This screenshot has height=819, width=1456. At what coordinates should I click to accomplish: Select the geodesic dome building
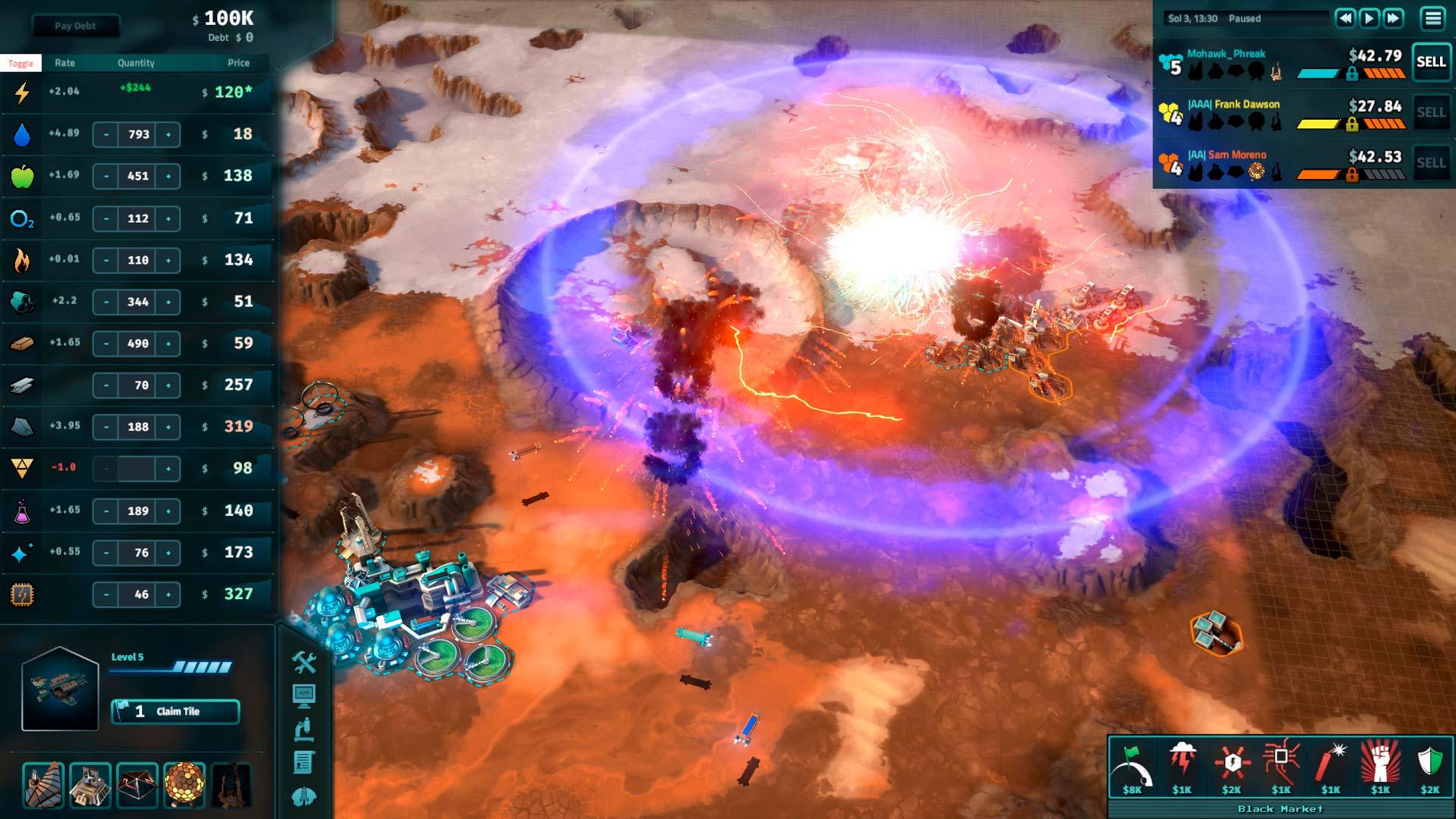click(x=184, y=784)
